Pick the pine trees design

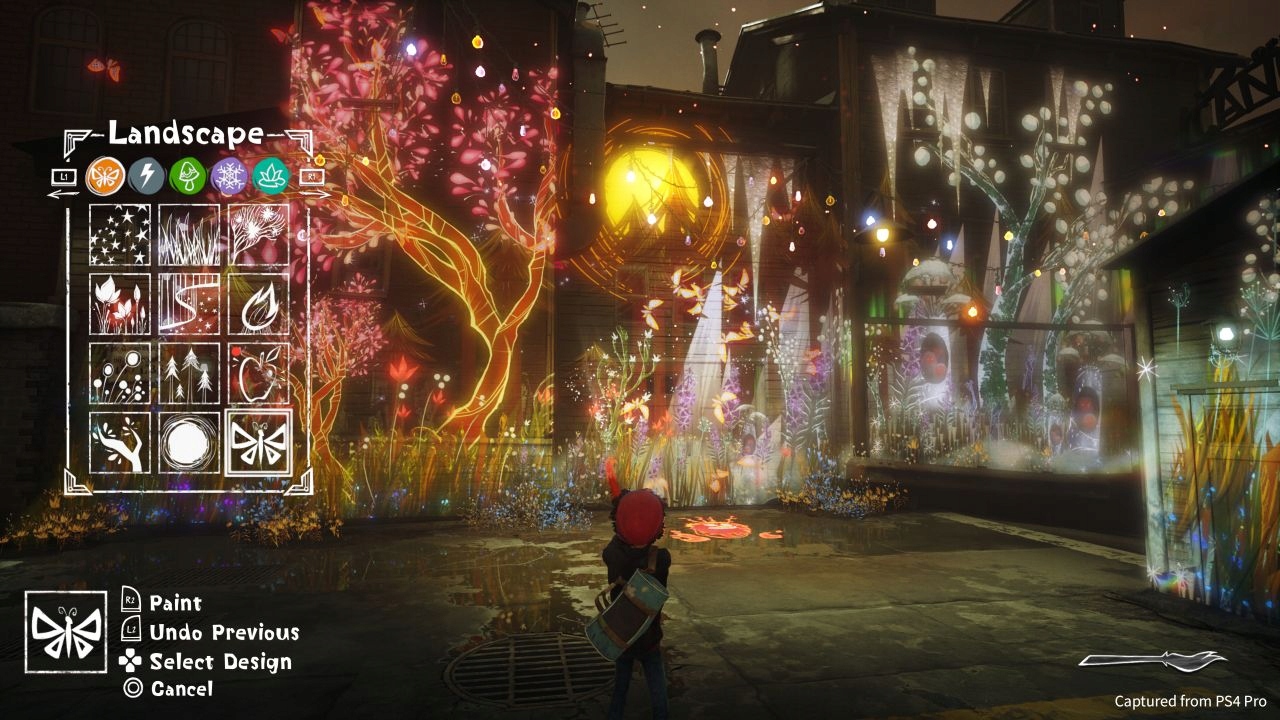(x=187, y=374)
